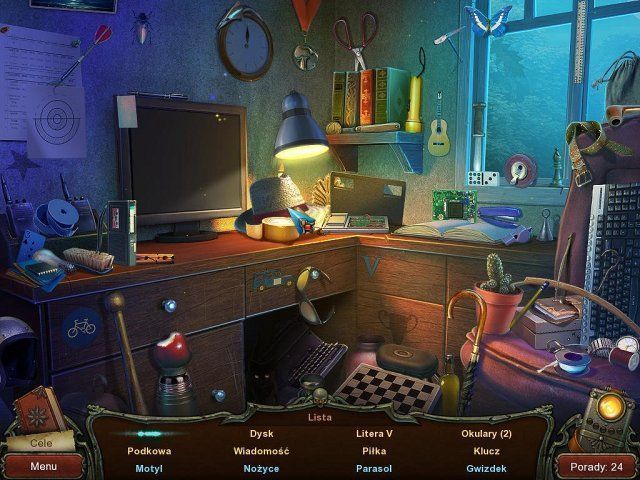Select Podkowa in the item list
This screenshot has width=640, height=480.
[x=148, y=451]
